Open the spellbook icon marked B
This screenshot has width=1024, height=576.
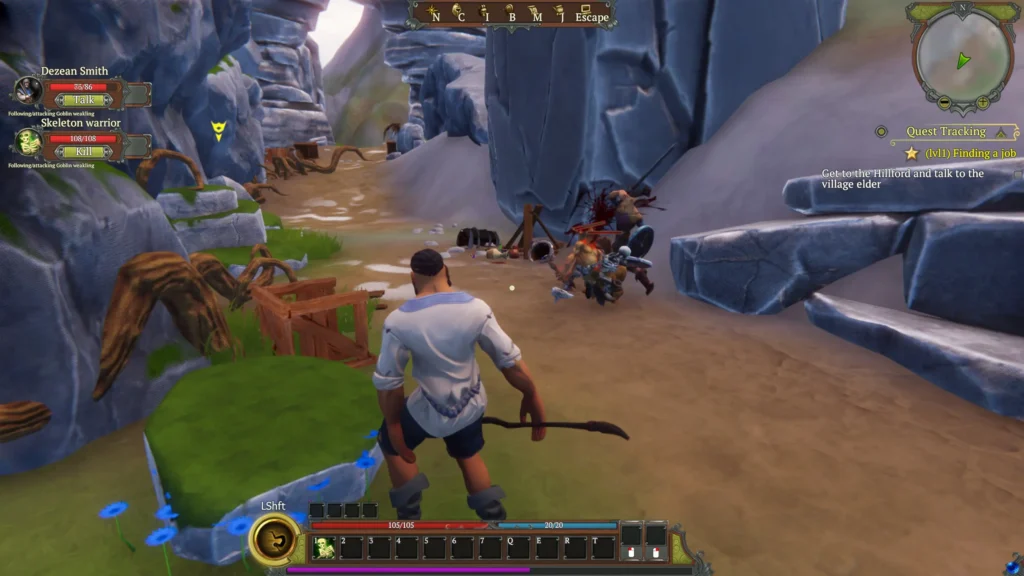509,12
